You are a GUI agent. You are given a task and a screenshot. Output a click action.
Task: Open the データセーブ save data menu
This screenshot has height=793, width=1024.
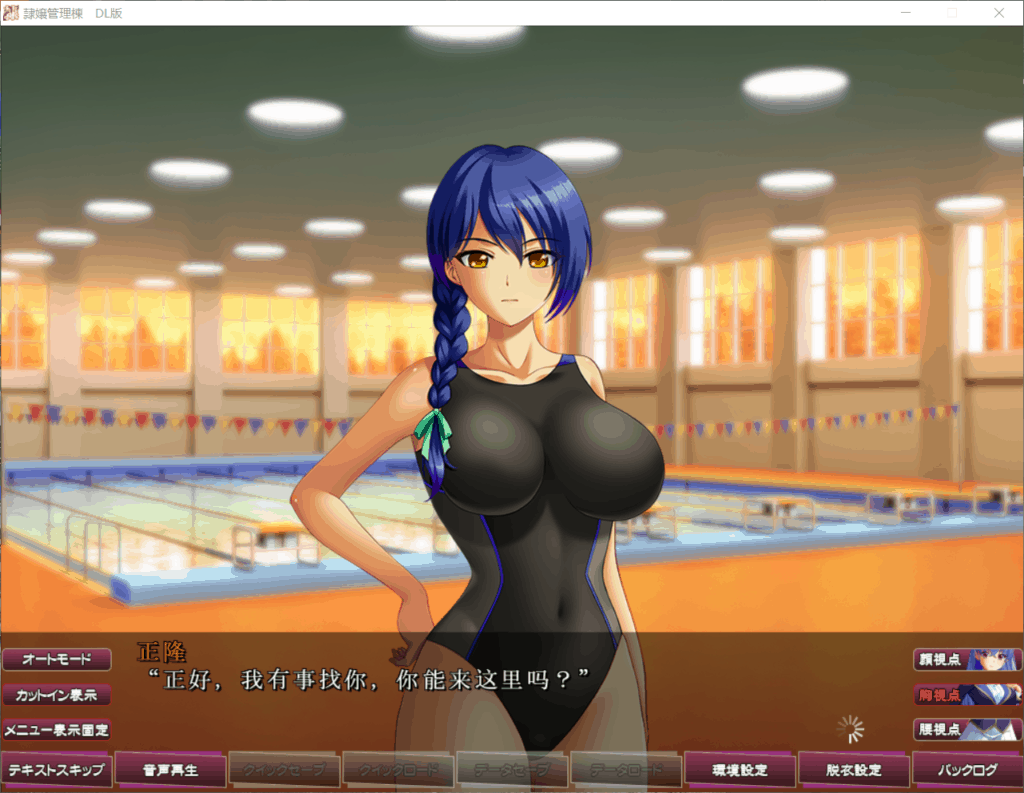[x=512, y=770]
